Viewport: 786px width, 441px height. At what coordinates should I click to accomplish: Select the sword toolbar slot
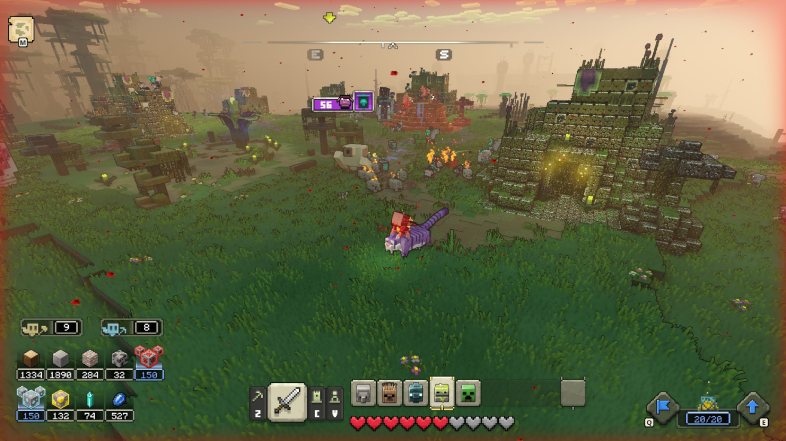coord(287,401)
